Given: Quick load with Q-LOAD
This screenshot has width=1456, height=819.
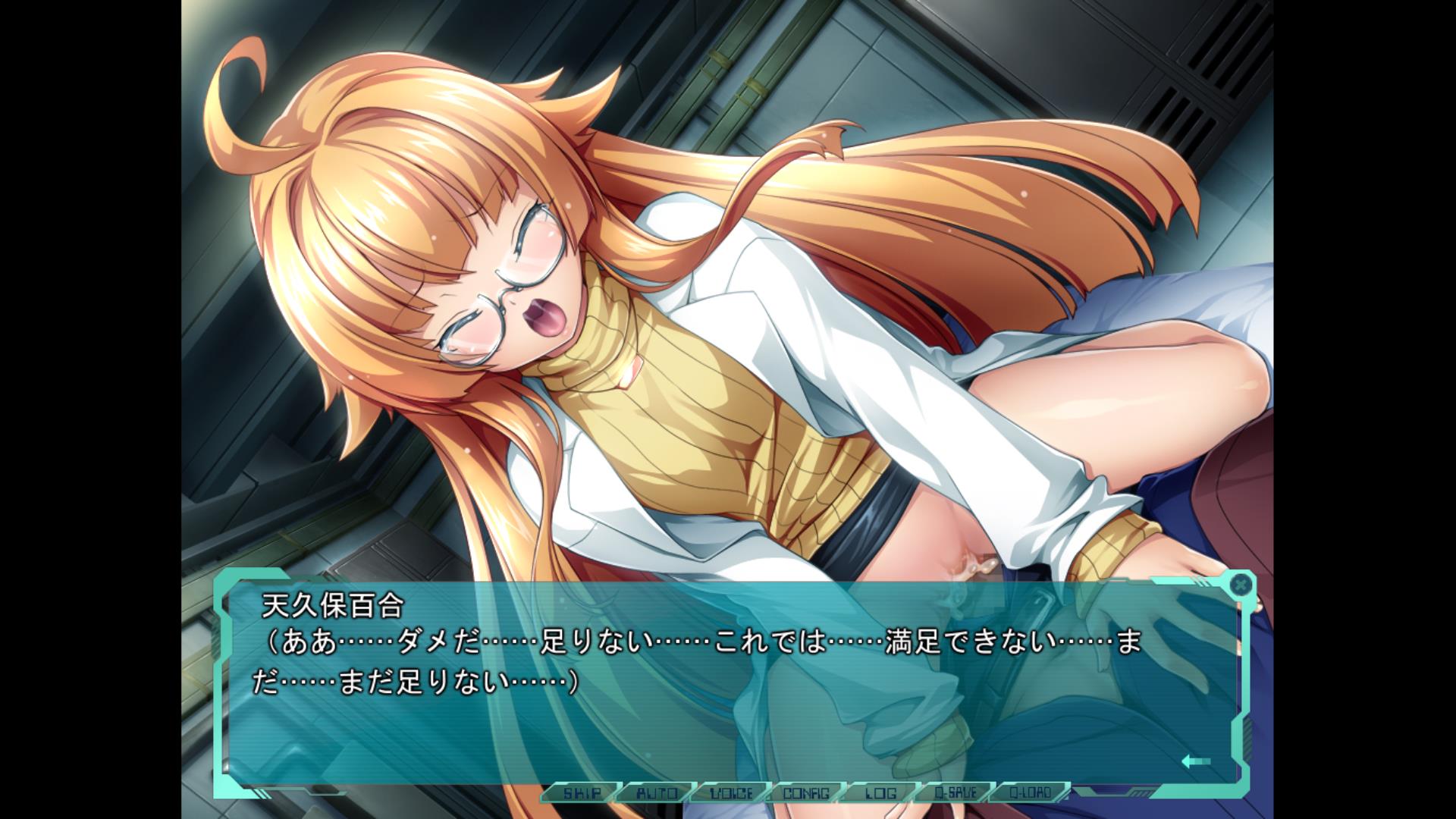Looking at the screenshot, I should tap(1030, 793).
